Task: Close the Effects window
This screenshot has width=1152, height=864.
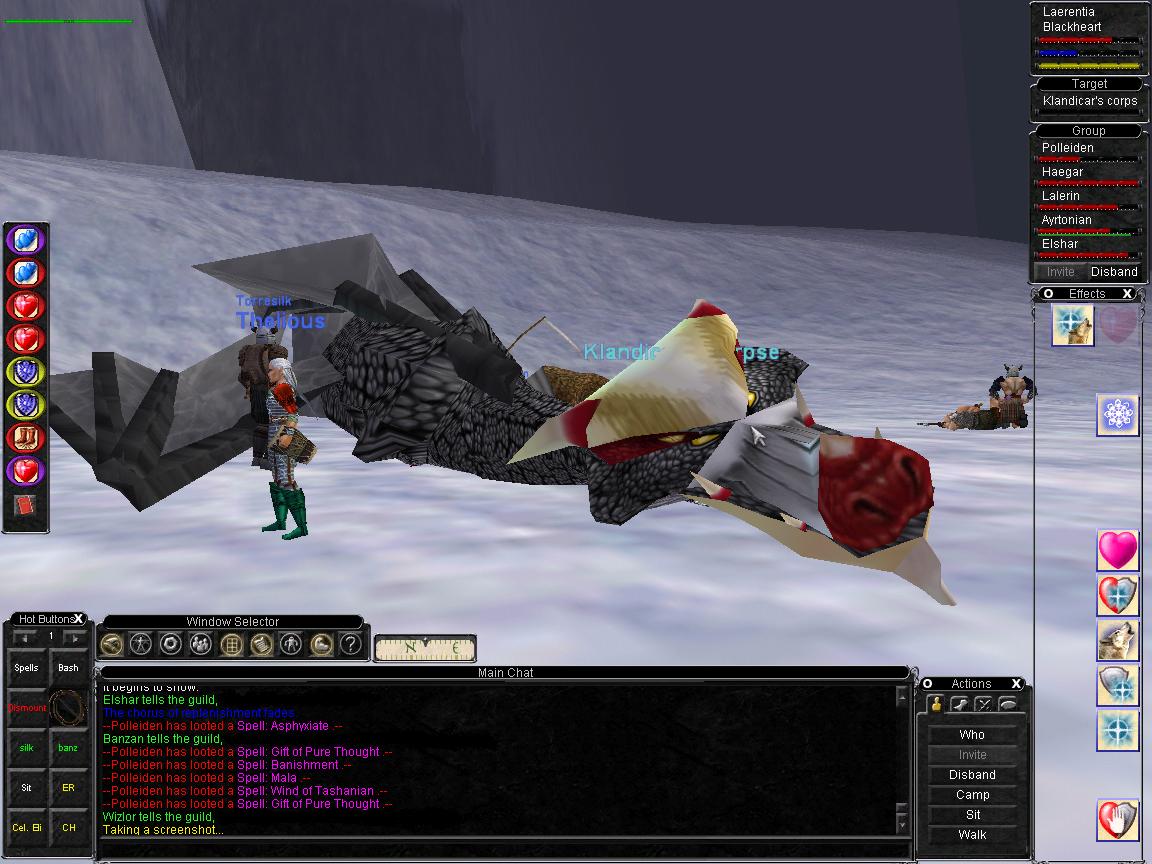Action: click(1127, 294)
